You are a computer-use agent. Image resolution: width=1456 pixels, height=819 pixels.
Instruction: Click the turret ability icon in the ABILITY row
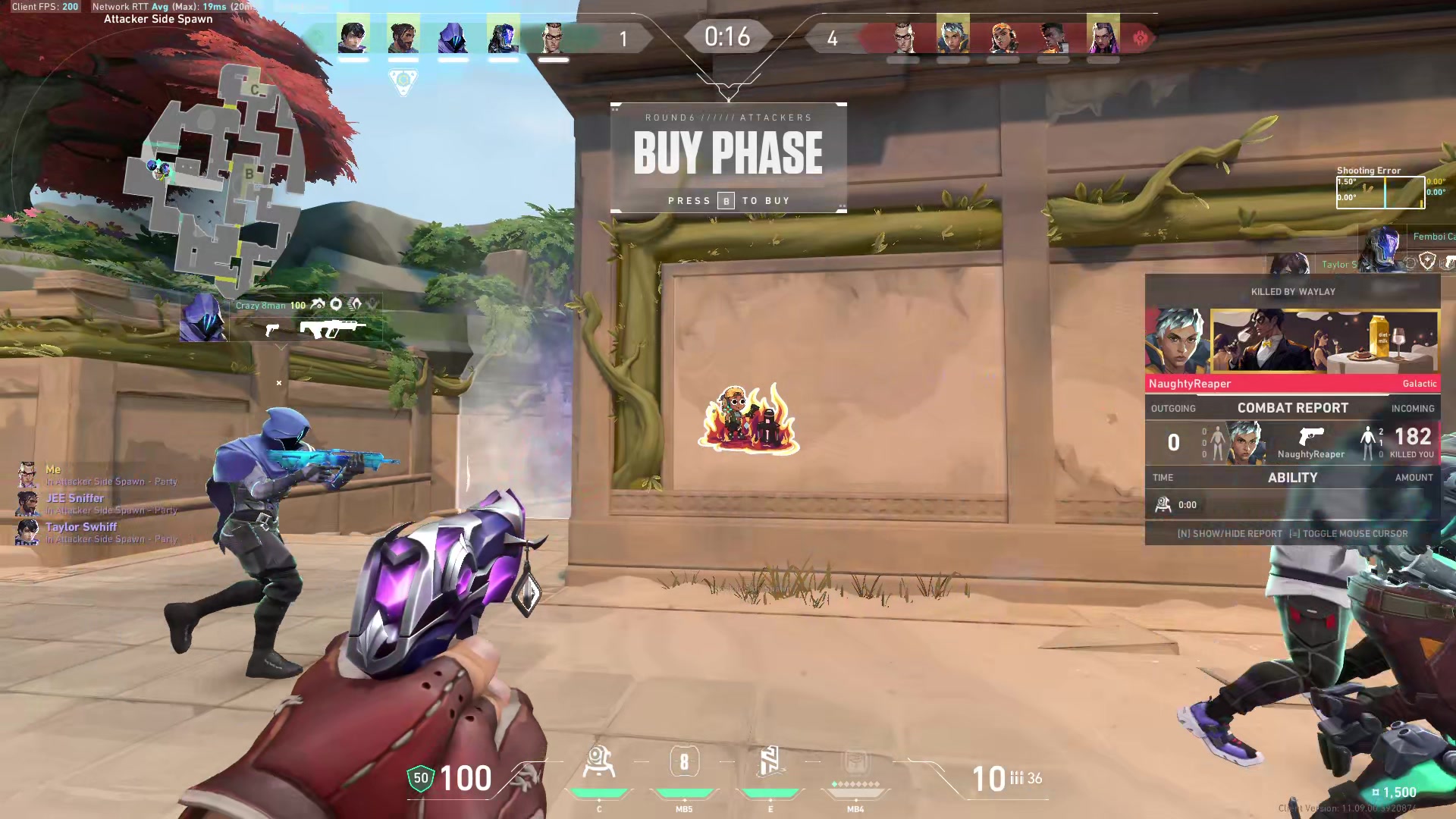1163,504
